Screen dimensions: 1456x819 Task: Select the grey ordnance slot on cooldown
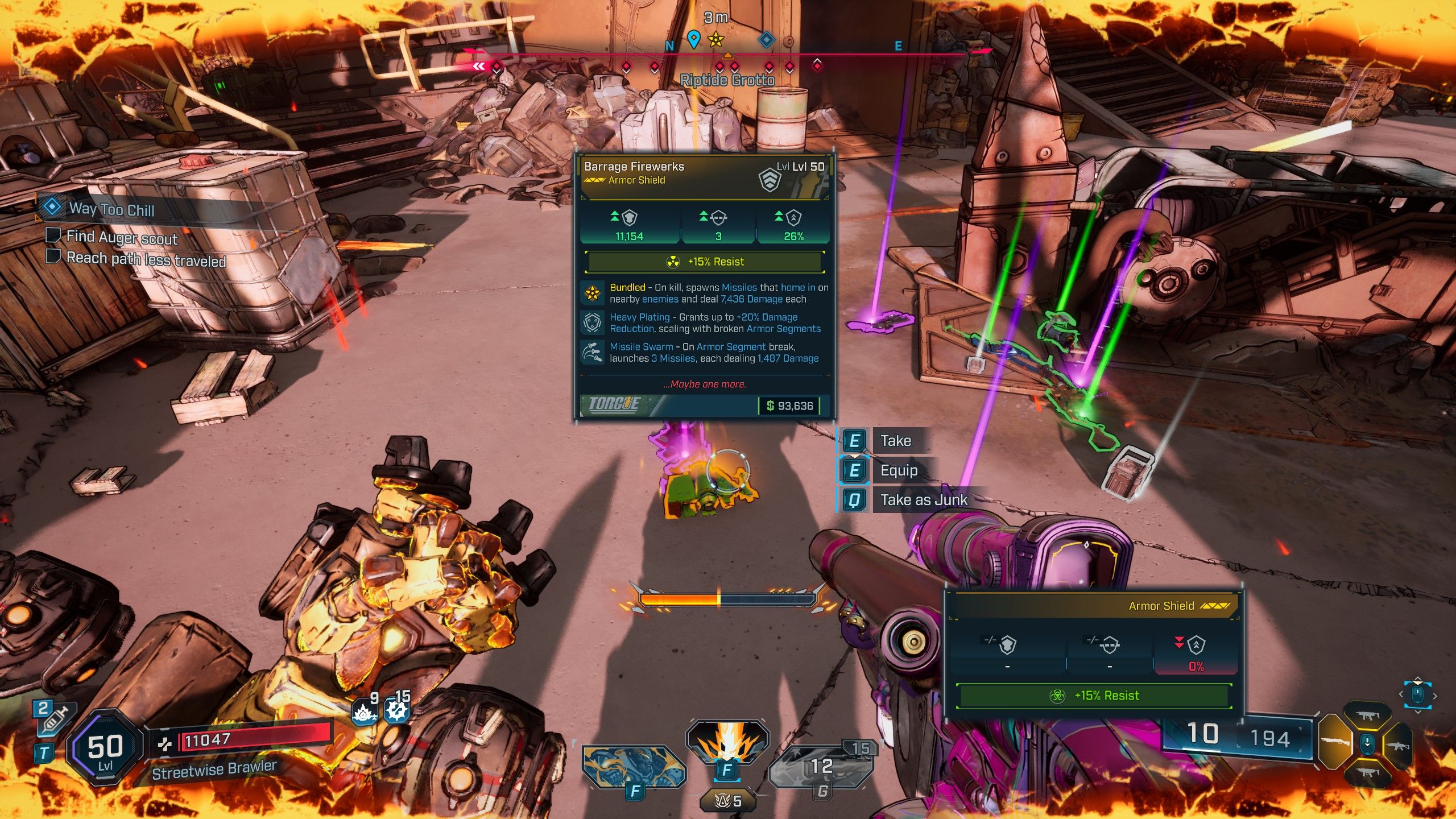coord(821,768)
